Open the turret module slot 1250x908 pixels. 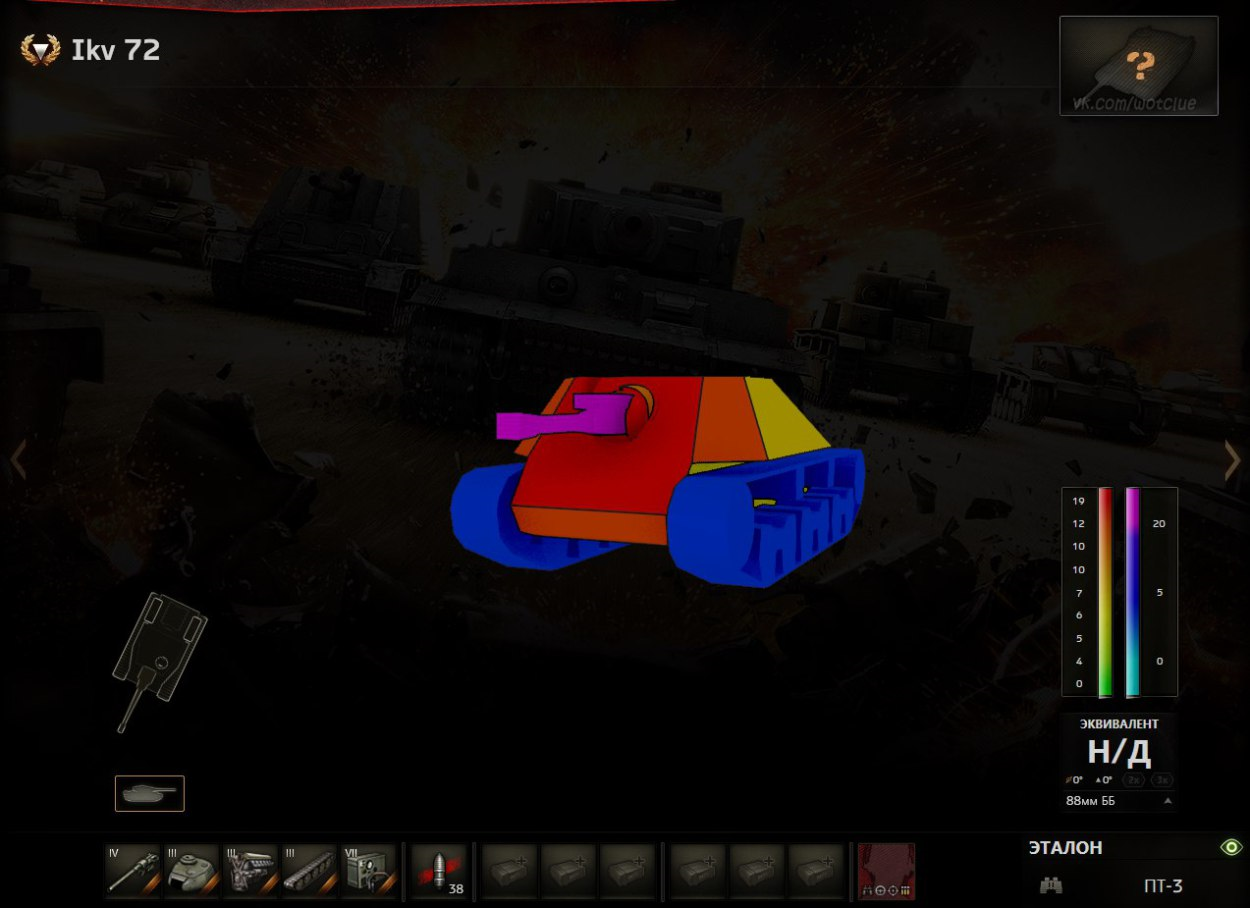coord(192,871)
